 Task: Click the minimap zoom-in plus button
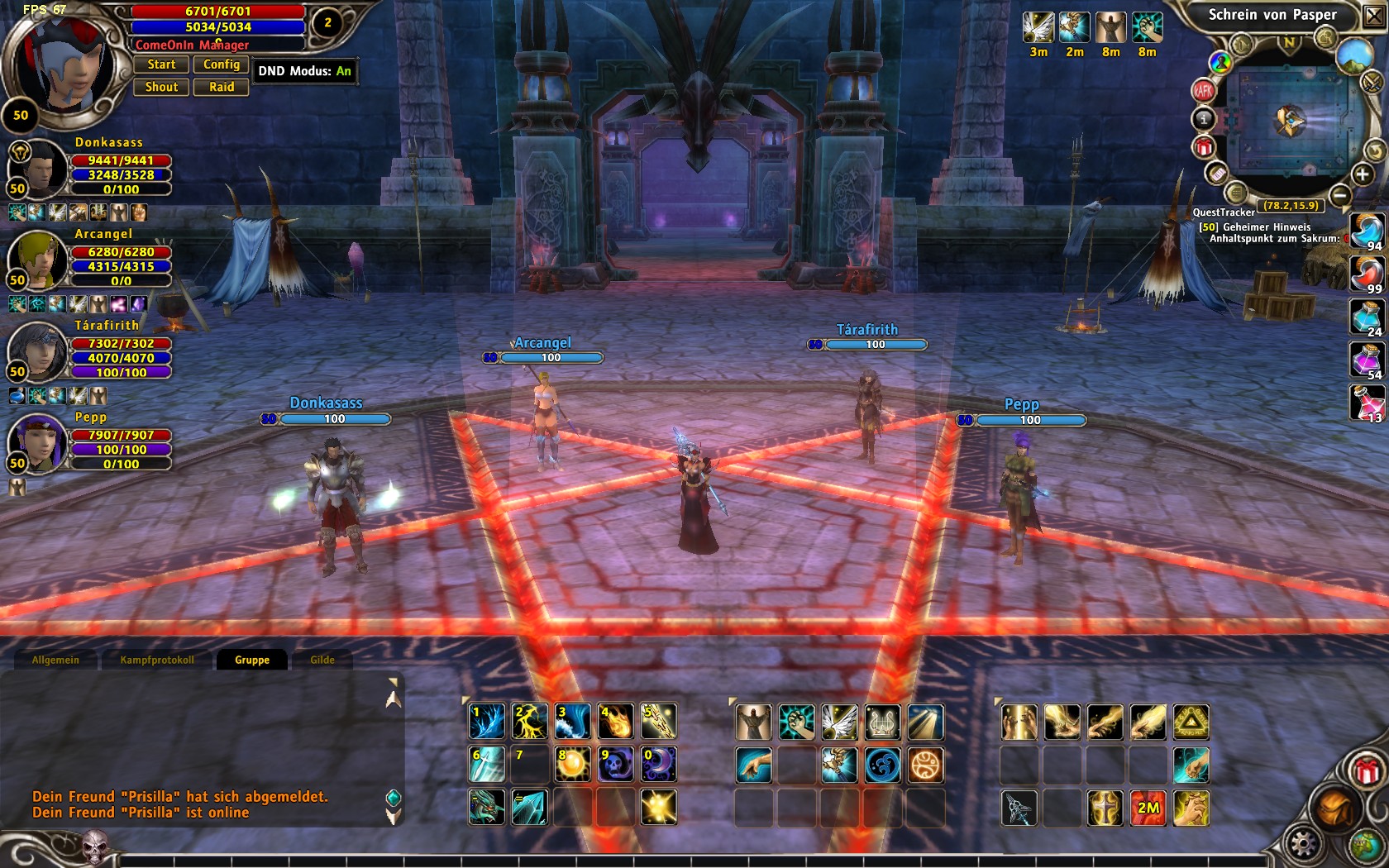point(1362,174)
